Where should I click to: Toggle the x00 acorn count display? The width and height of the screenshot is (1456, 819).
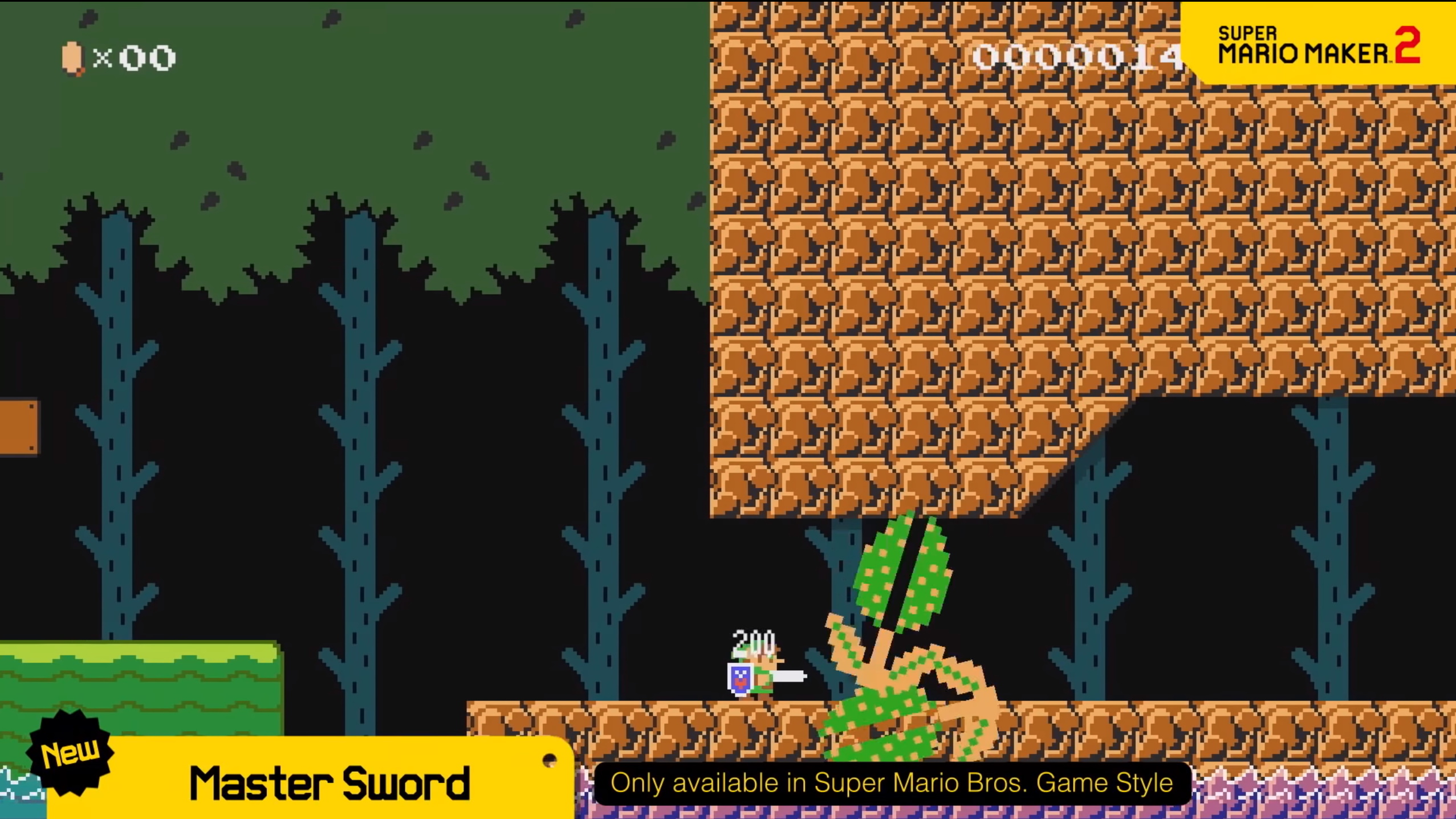[134, 57]
